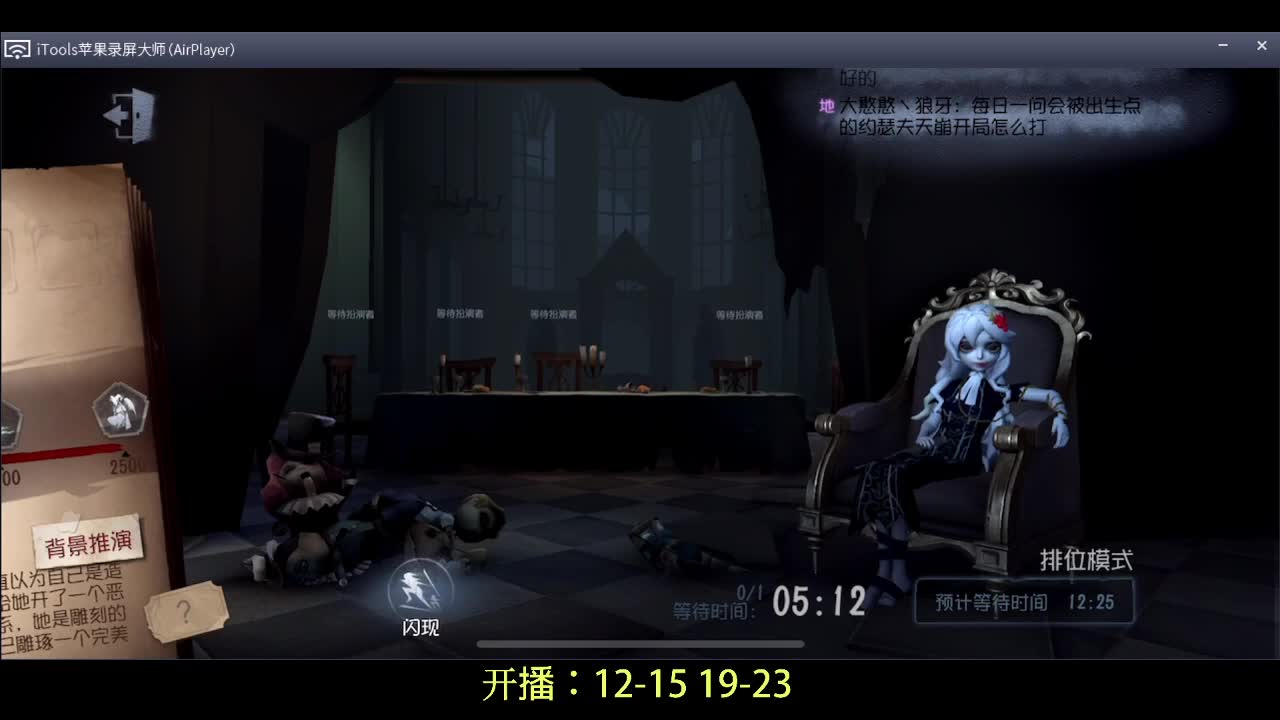Click the exit door icon at top left
This screenshot has height=720, width=1280.
pos(128,113)
